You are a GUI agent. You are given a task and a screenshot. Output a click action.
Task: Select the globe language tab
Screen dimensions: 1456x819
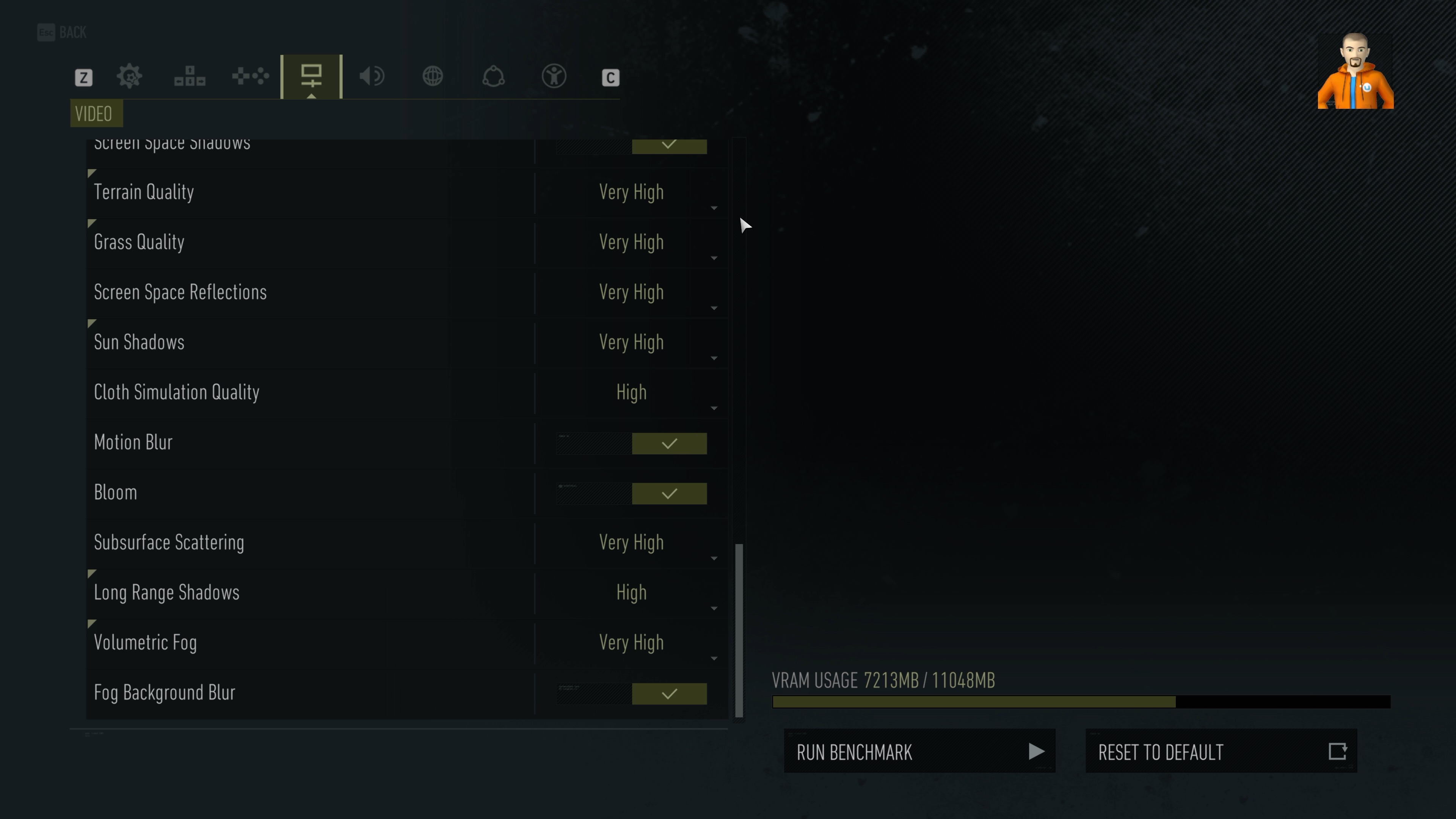click(433, 76)
